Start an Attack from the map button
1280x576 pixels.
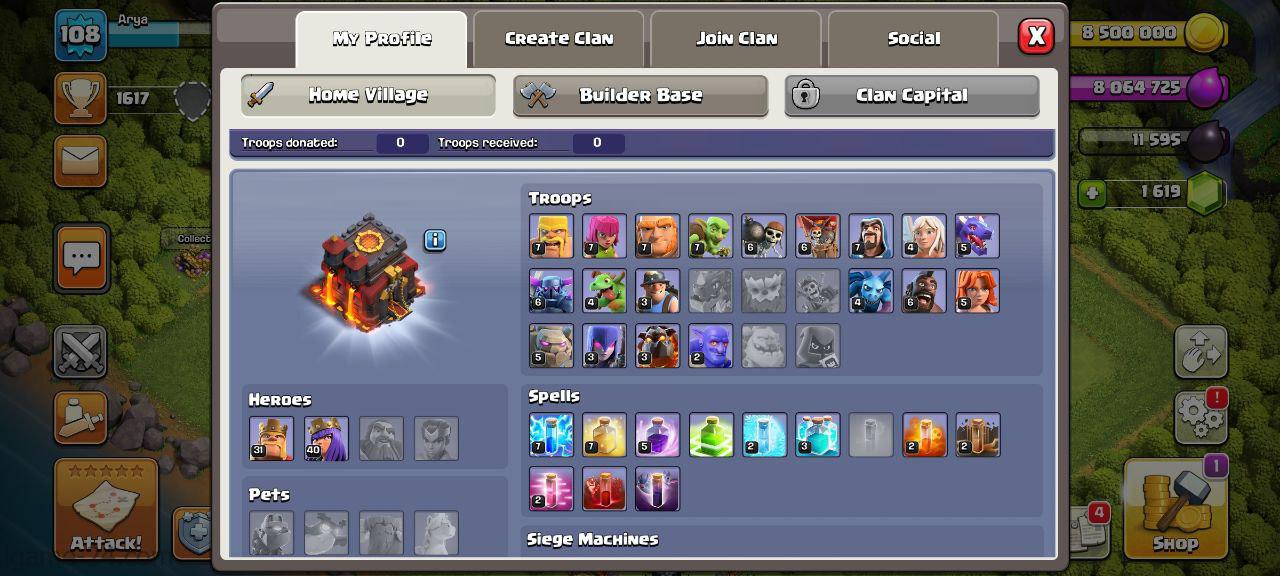tap(106, 510)
